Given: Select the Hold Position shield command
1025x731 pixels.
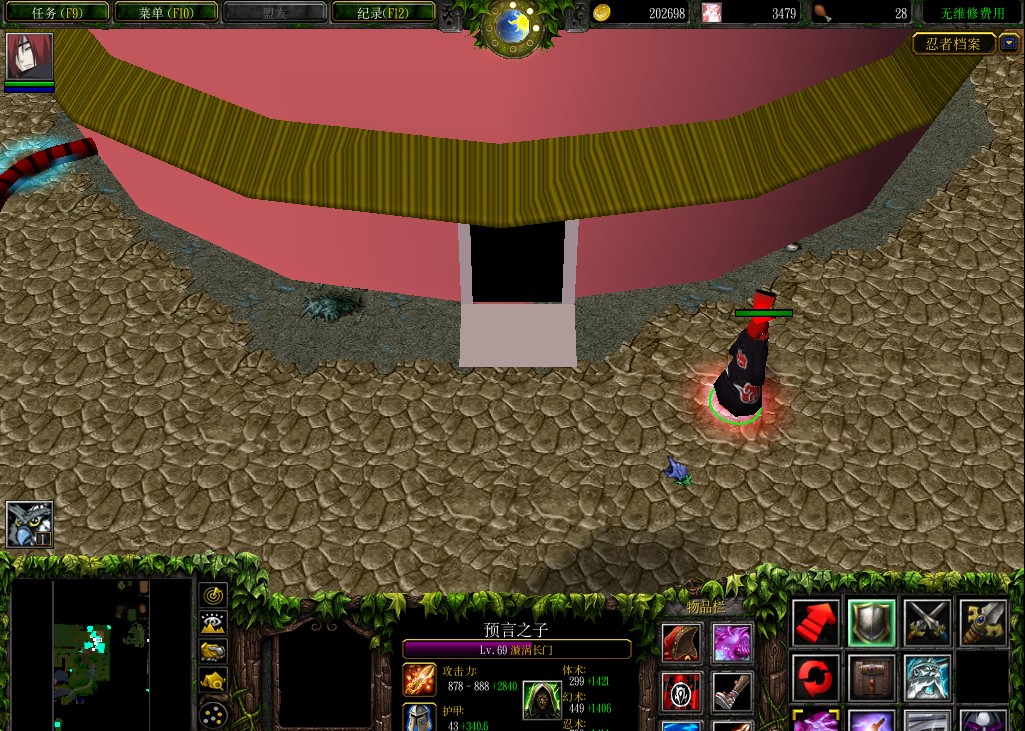Looking at the screenshot, I should pyautogui.click(x=871, y=623).
